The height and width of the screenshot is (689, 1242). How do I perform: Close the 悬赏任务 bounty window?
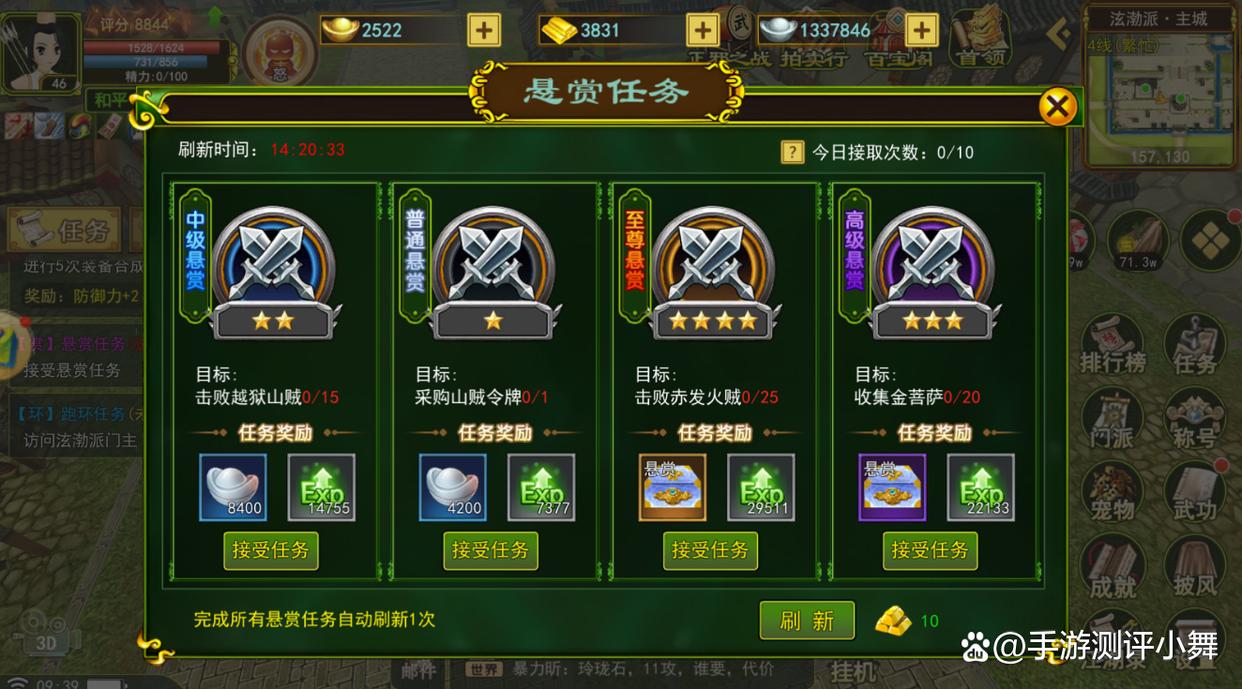tap(1057, 106)
